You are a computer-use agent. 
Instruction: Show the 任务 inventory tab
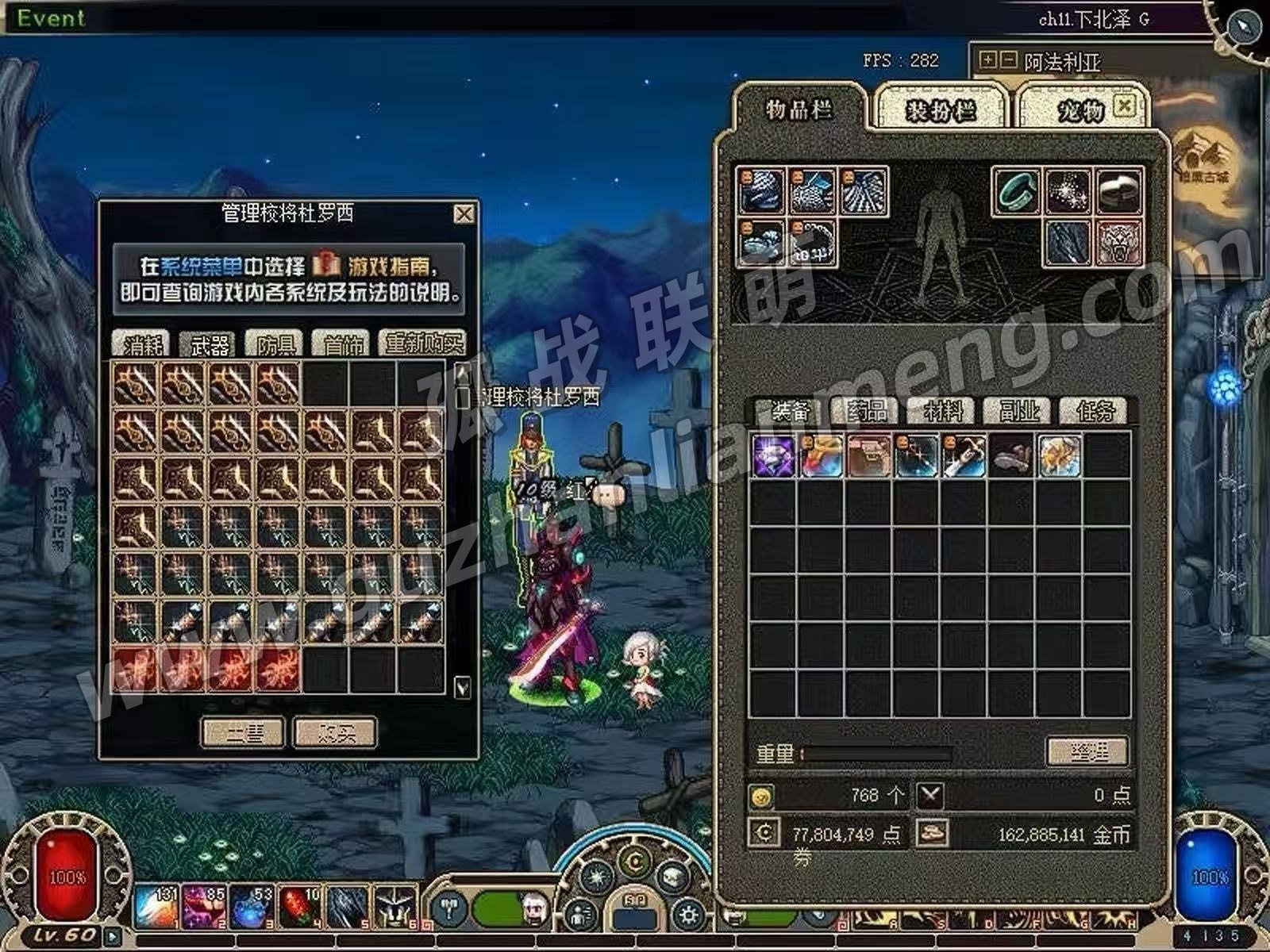[1095, 411]
